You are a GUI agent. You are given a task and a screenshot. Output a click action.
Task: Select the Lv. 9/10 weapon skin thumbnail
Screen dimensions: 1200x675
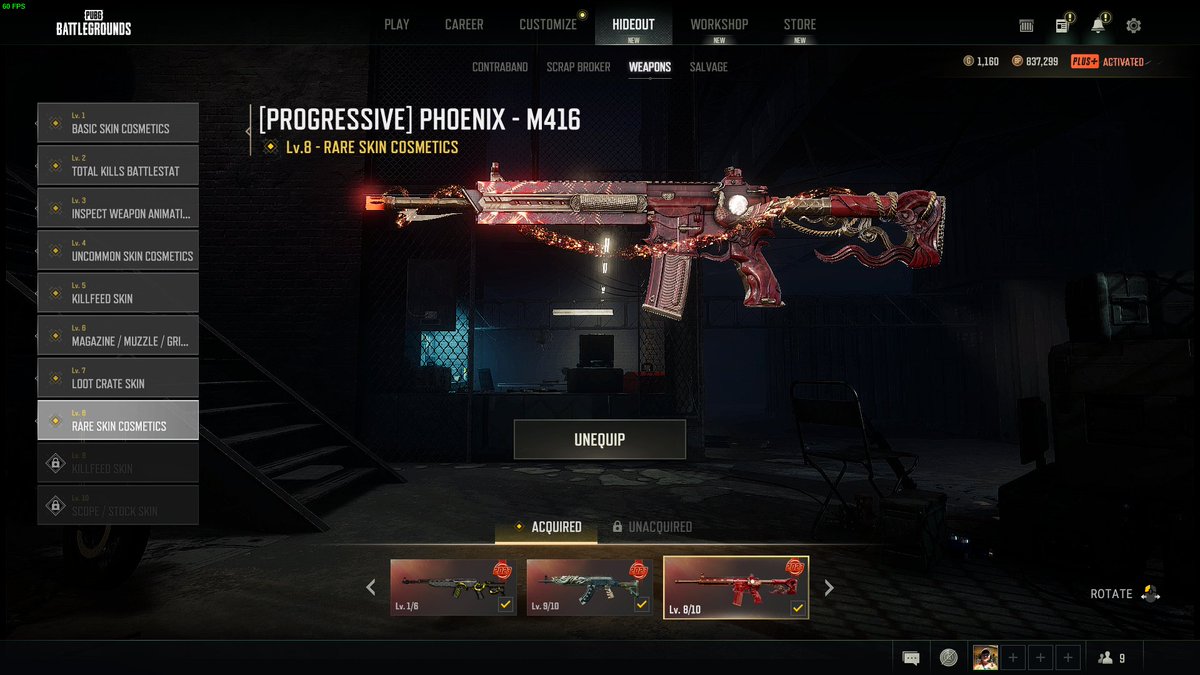[590, 587]
